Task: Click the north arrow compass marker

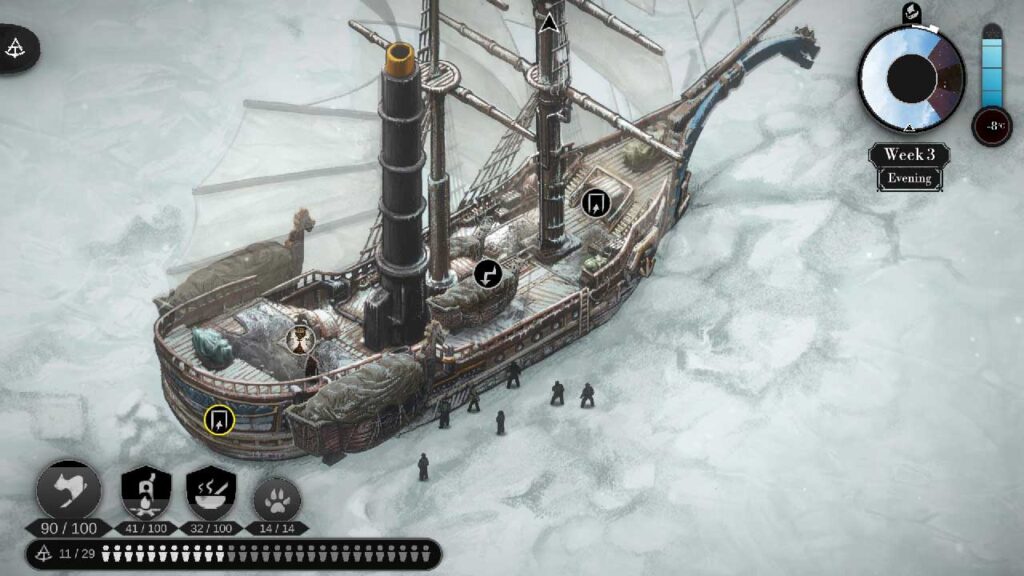Action: click(x=548, y=23)
